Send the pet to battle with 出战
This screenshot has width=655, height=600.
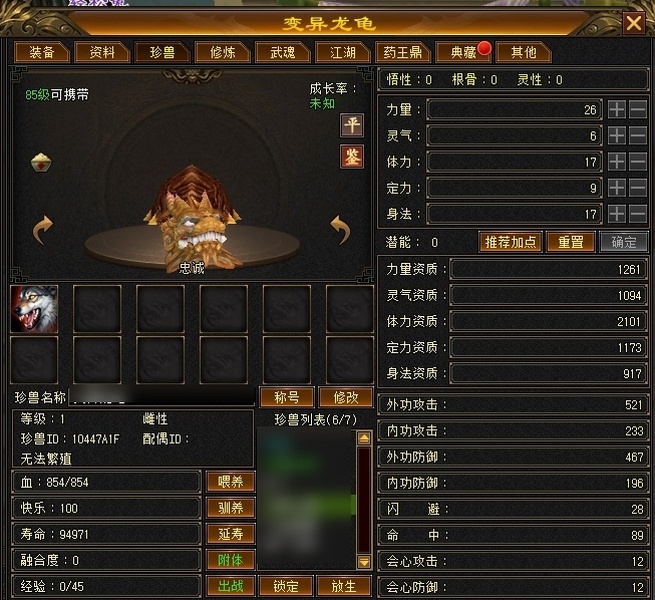(230, 585)
